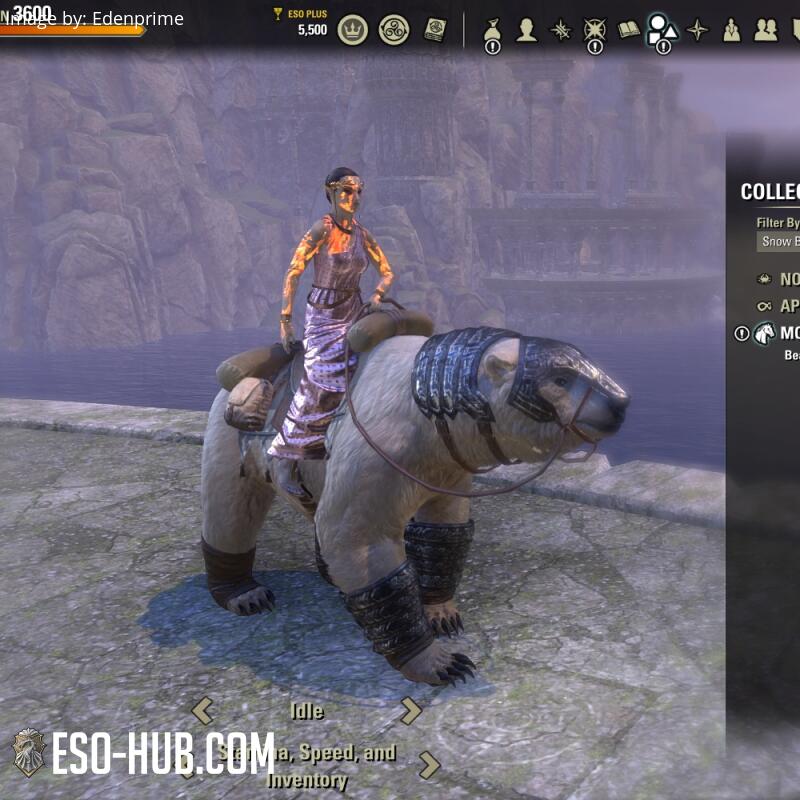Image resolution: width=800 pixels, height=800 pixels.
Task: Open the Journal open-book icon
Action: coord(629,30)
